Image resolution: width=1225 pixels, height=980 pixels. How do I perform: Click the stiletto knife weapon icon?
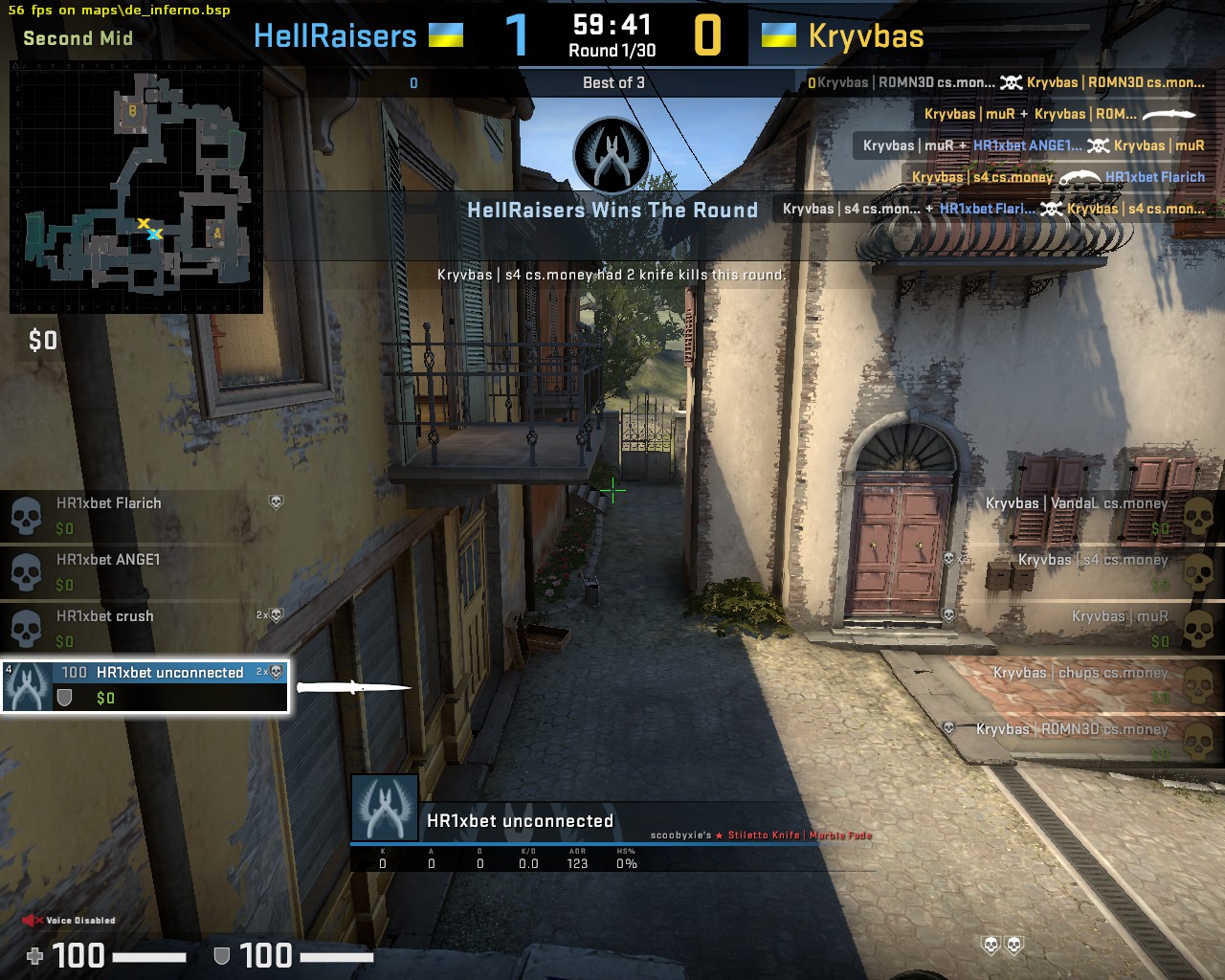[353, 687]
